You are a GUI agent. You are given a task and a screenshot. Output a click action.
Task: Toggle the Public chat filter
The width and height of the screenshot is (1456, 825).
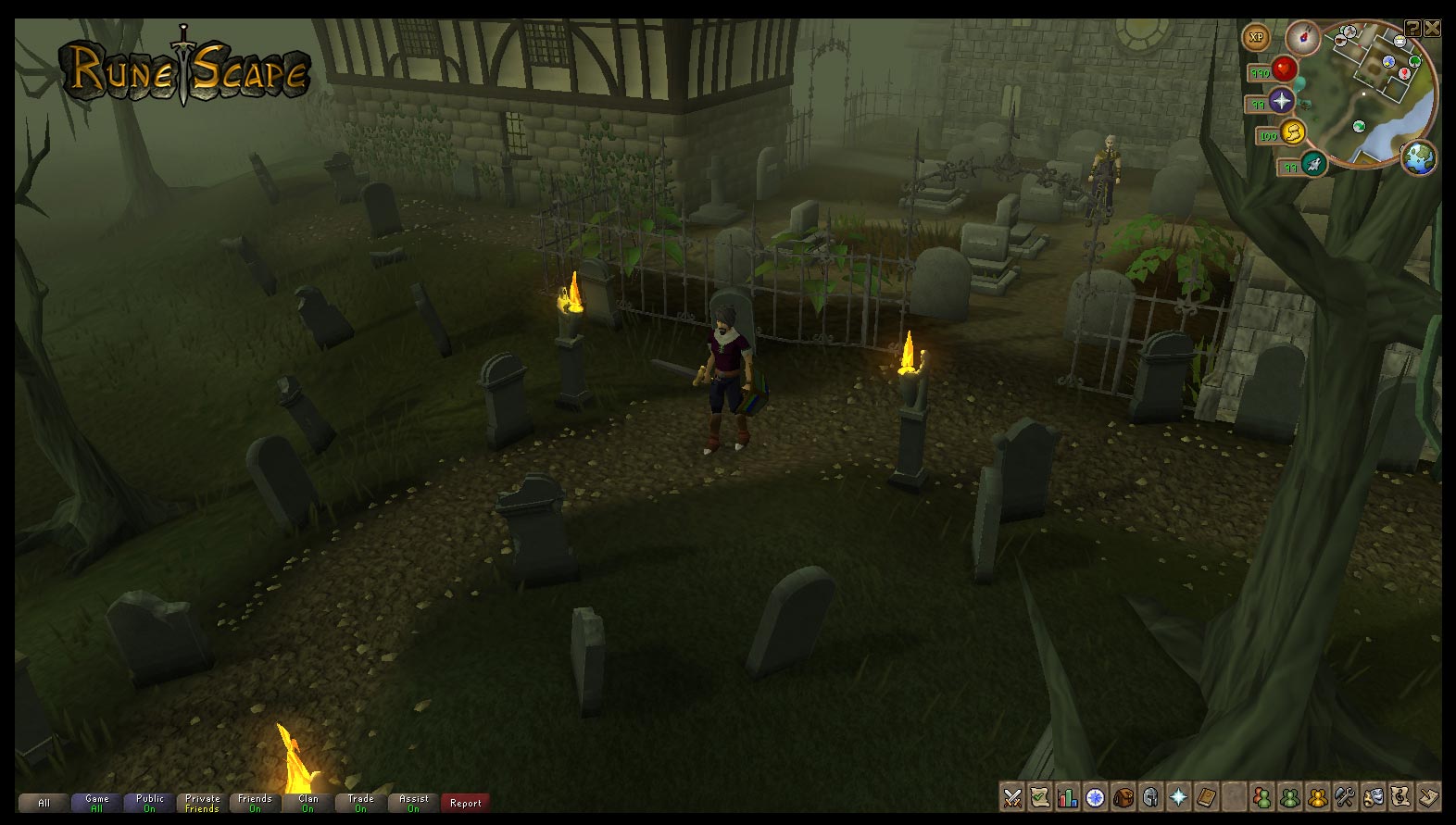tap(149, 803)
